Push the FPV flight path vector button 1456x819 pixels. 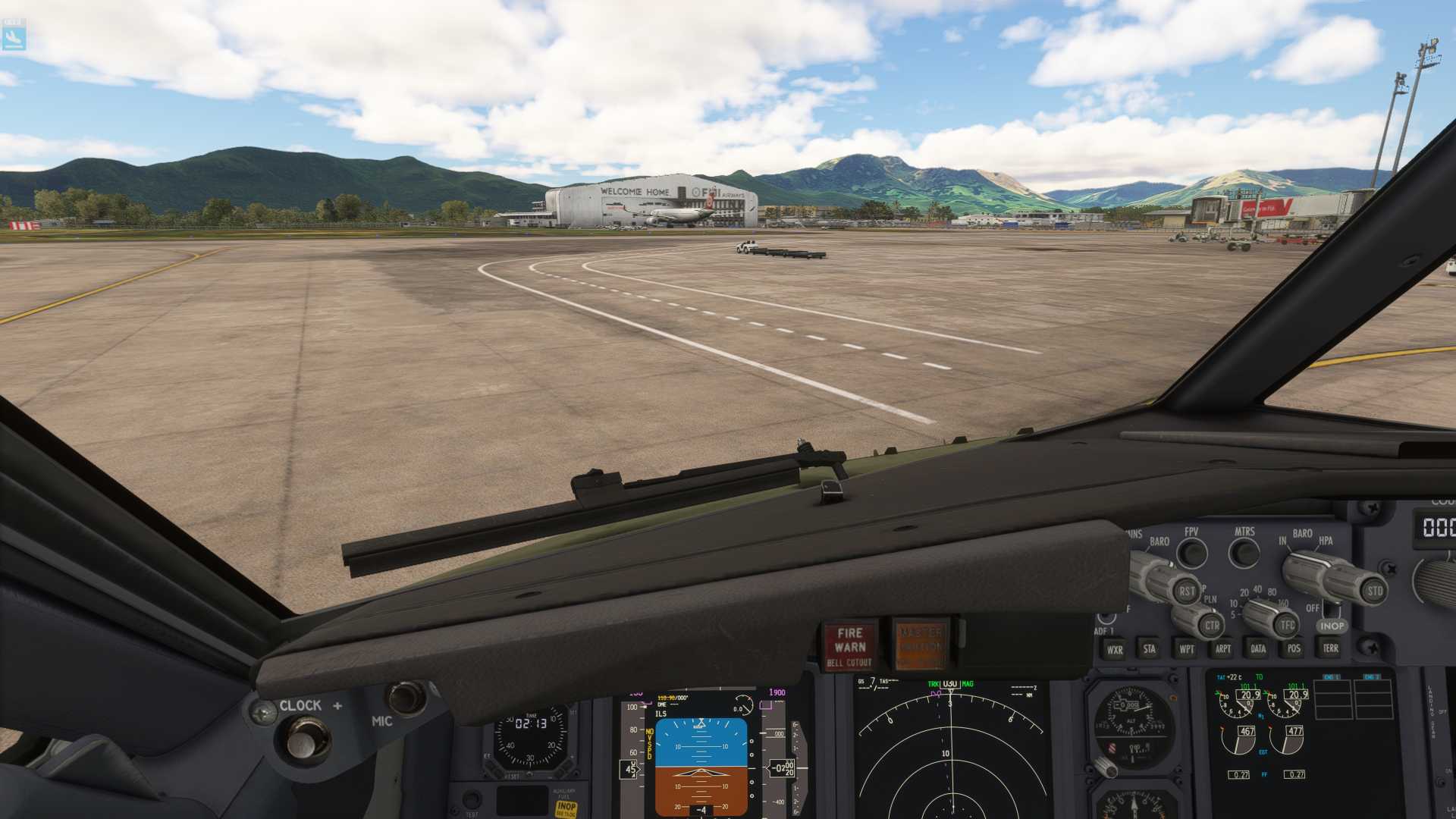click(1191, 553)
